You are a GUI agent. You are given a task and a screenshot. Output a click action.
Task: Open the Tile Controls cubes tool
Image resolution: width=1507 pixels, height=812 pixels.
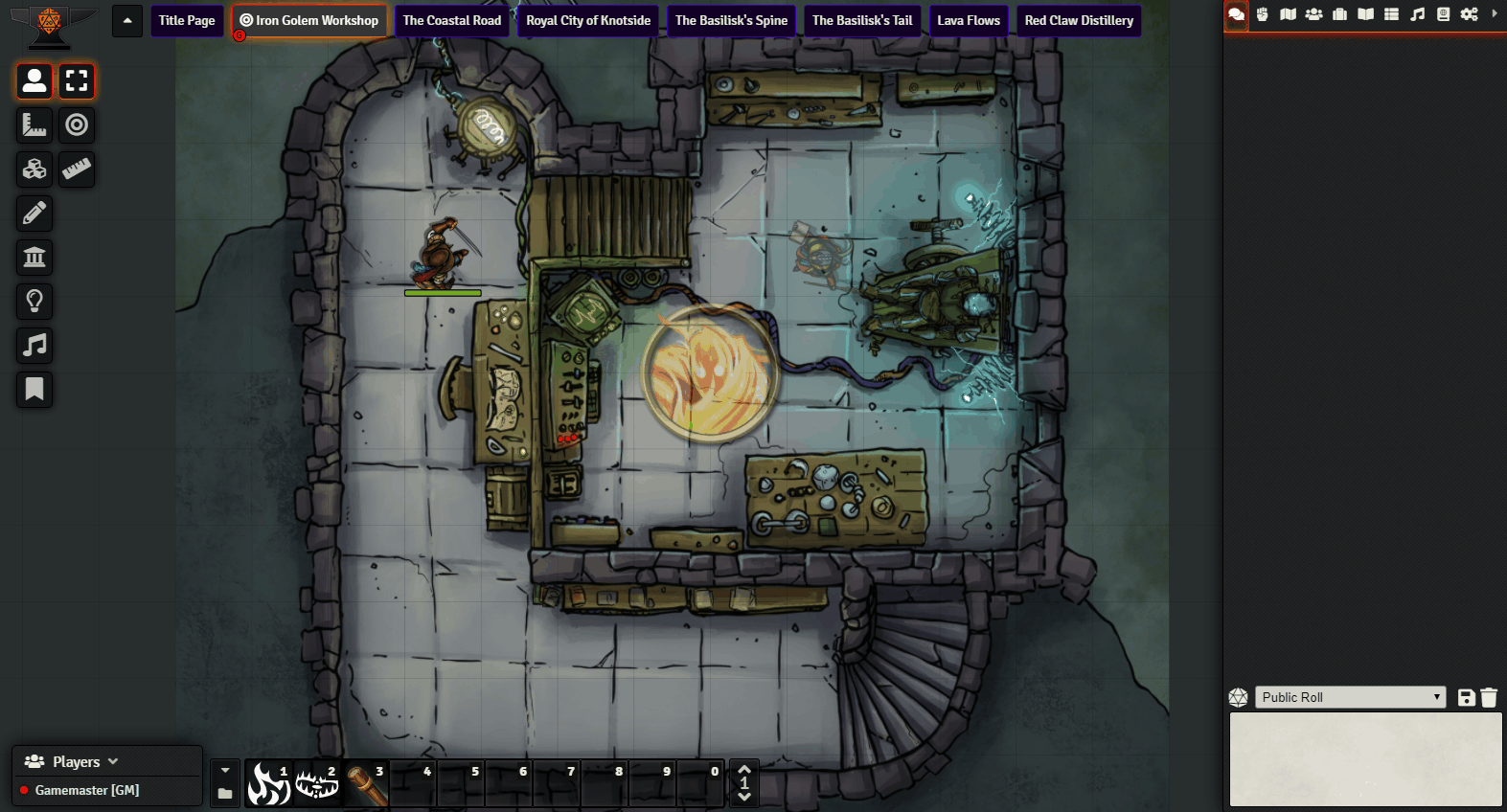(34, 169)
